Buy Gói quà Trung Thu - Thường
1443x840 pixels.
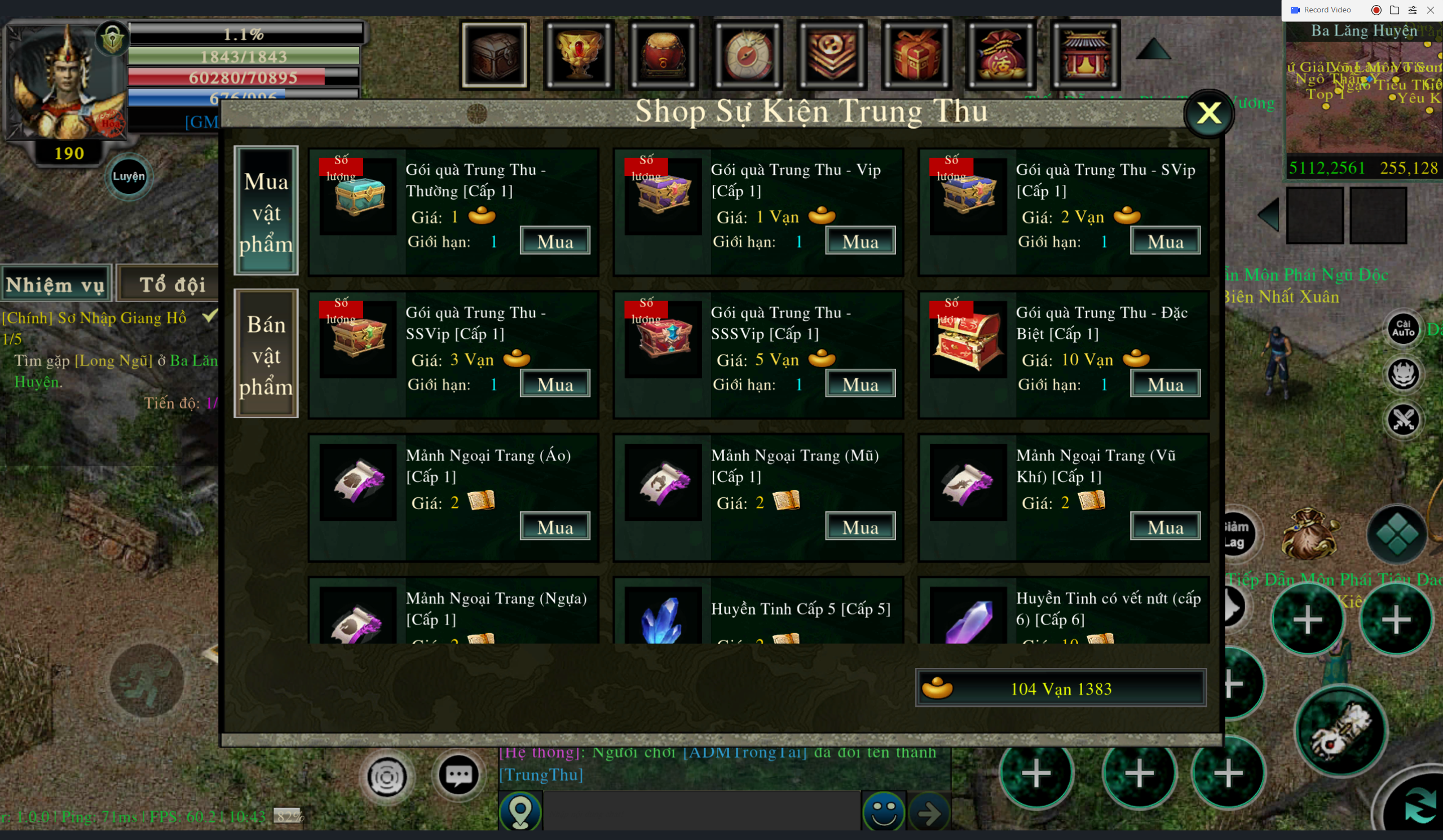[x=555, y=241]
